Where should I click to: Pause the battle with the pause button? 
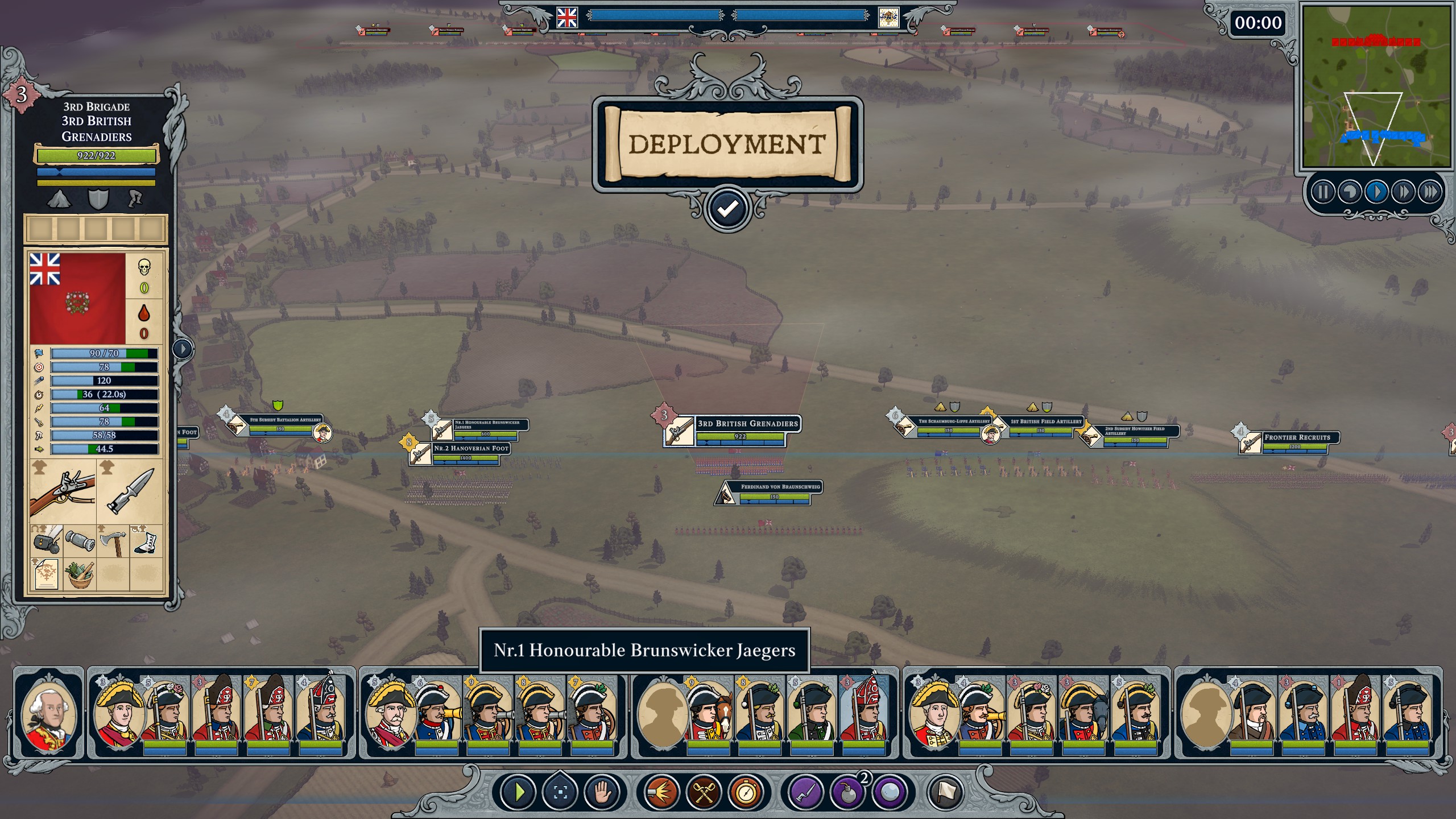point(1322,192)
